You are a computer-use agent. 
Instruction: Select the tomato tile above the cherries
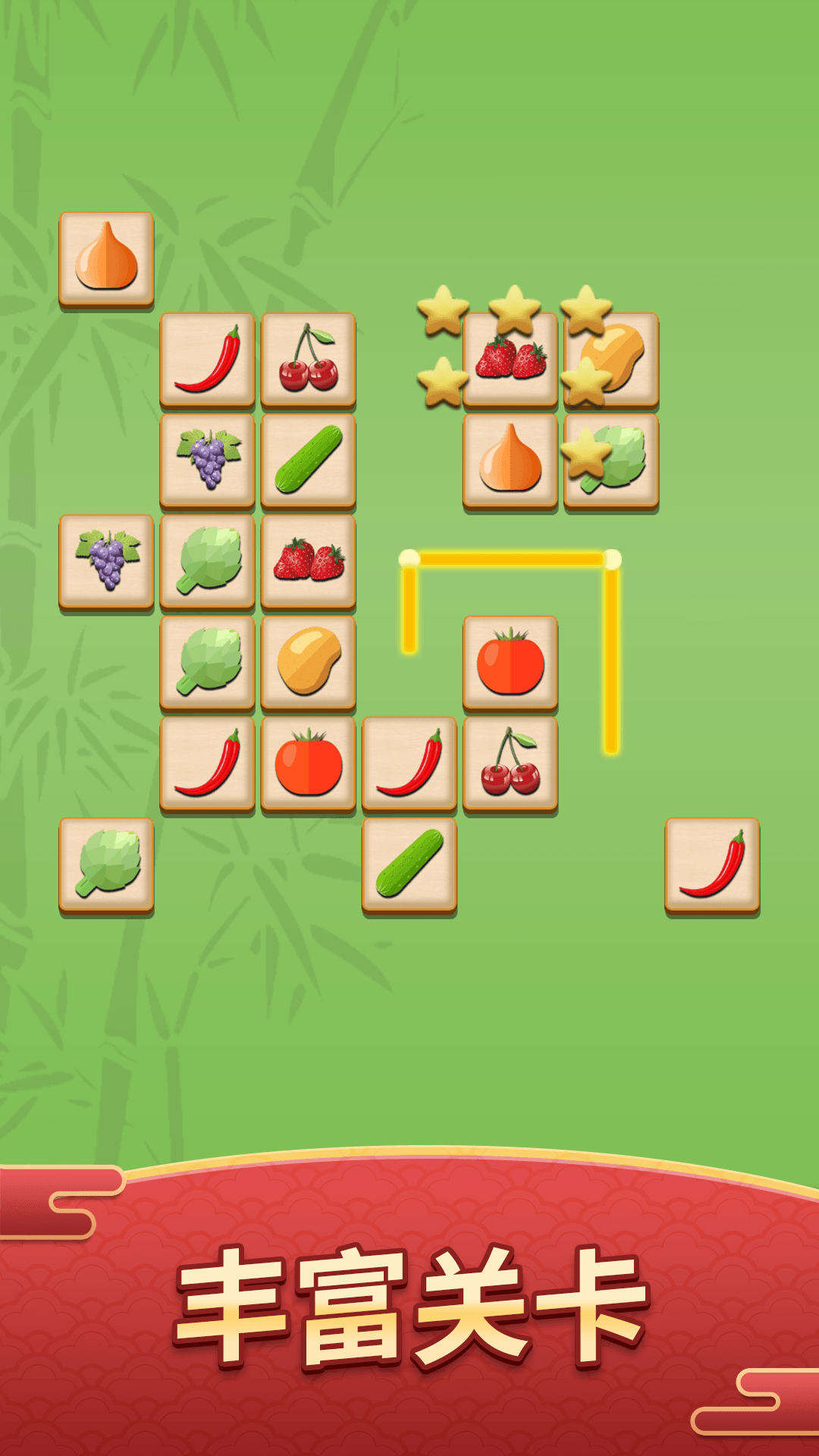[x=510, y=663]
